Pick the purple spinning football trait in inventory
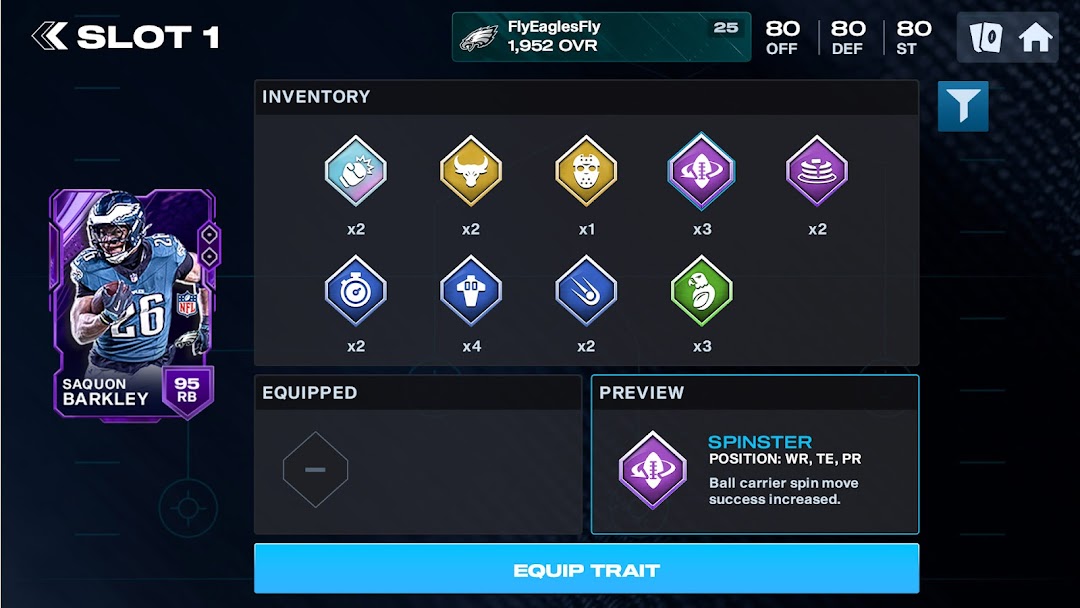The image size is (1080, 608). (701, 171)
